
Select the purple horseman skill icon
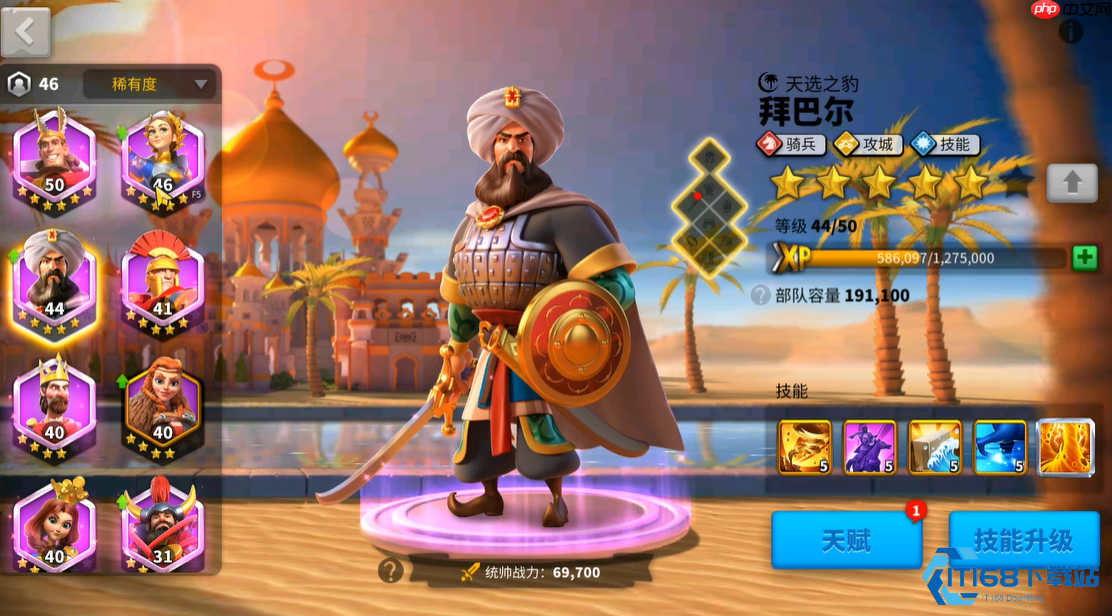869,447
